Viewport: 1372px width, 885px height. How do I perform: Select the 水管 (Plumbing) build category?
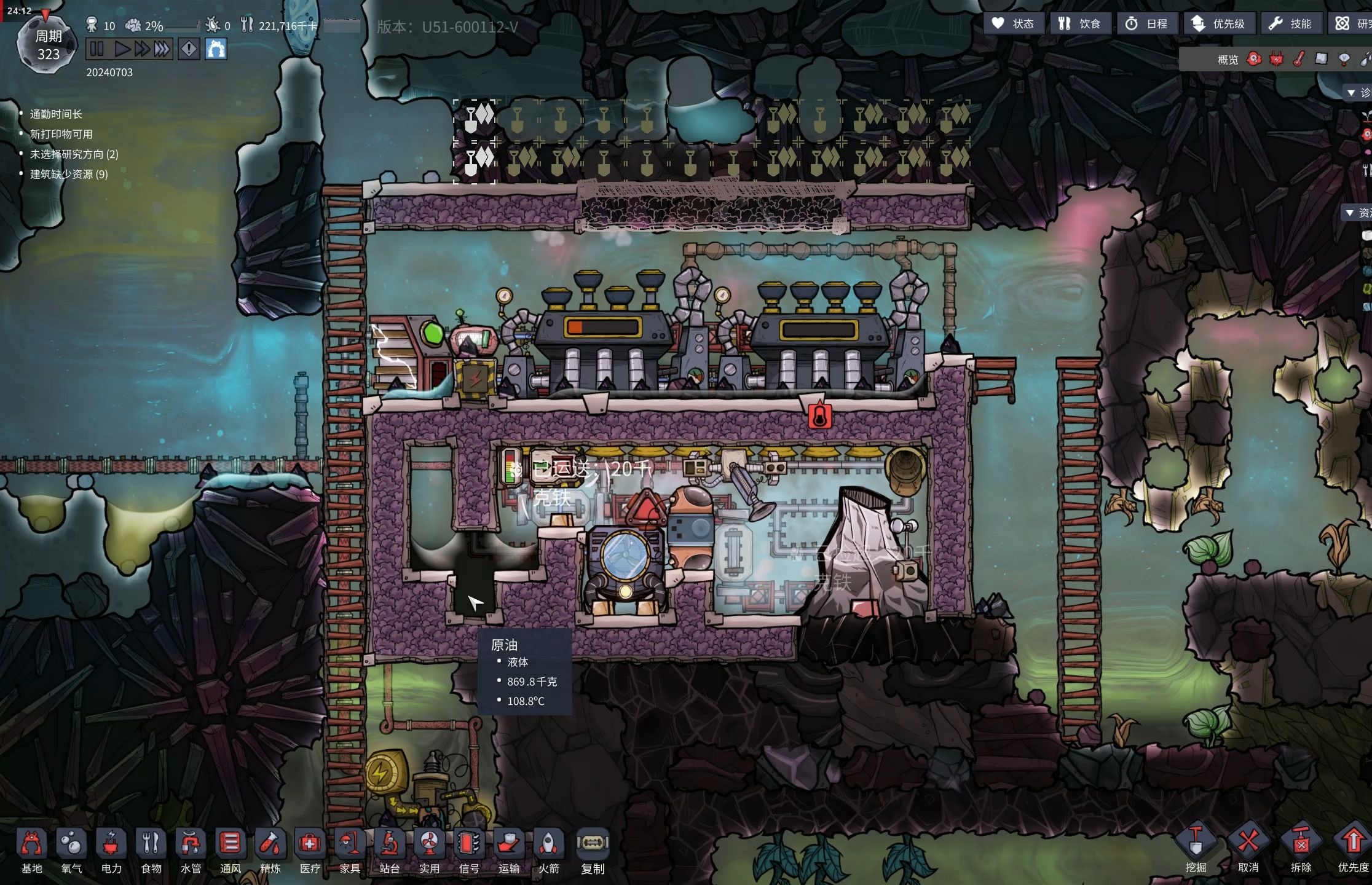(x=191, y=851)
